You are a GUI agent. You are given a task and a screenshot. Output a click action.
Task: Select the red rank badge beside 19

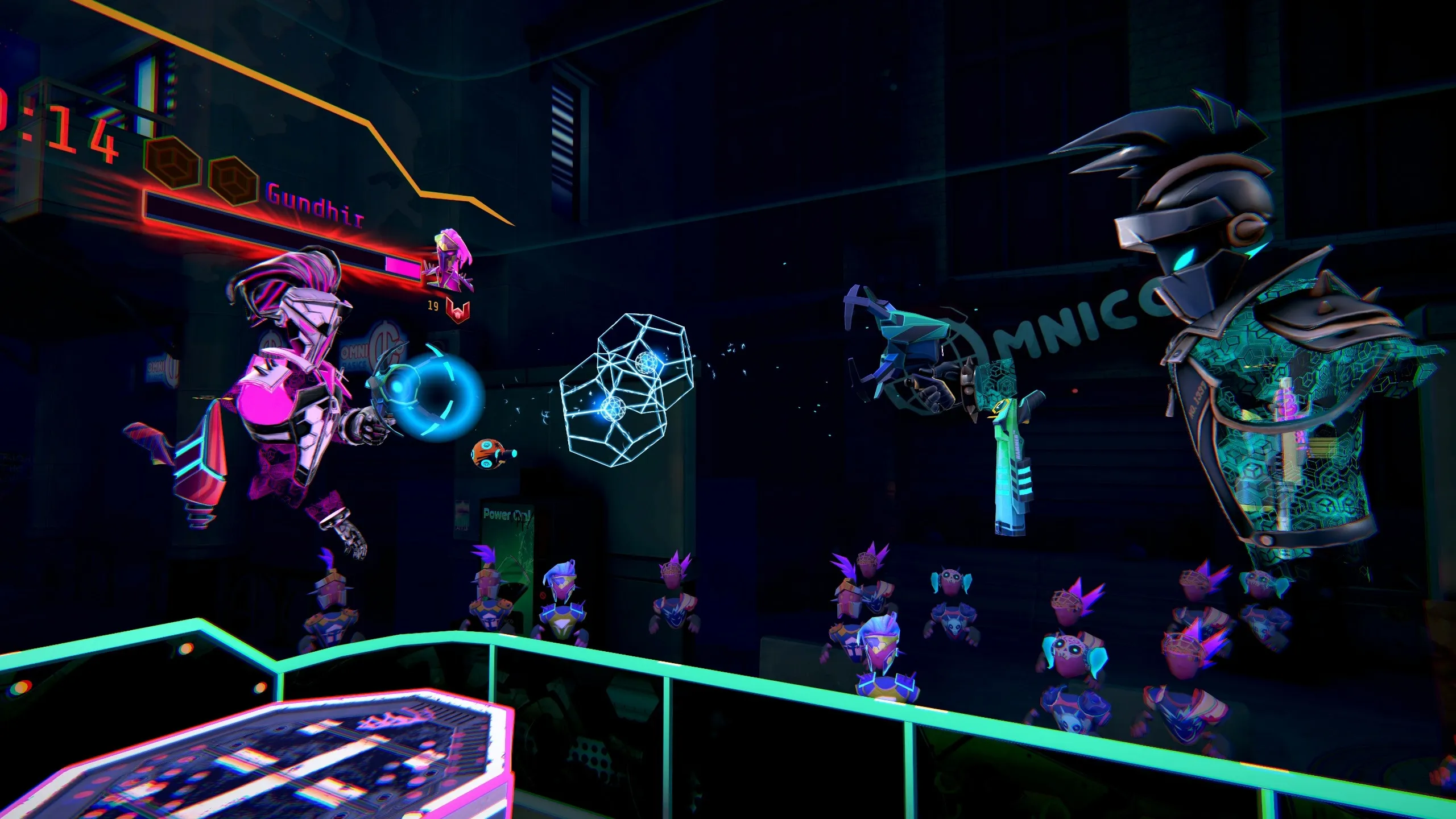tap(458, 309)
